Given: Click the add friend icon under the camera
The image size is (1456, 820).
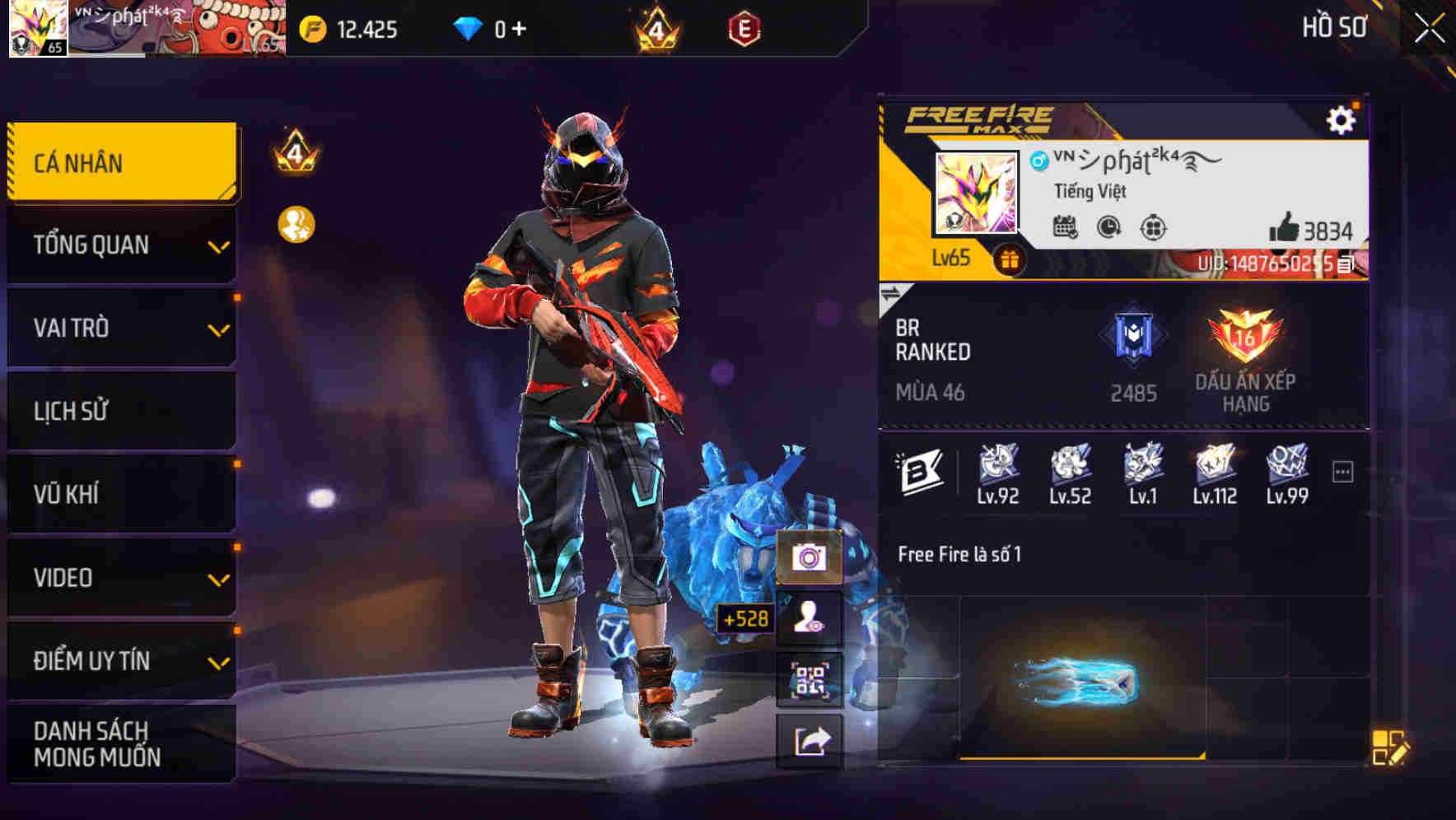Looking at the screenshot, I should pyautogui.click(x=811, y=619).
